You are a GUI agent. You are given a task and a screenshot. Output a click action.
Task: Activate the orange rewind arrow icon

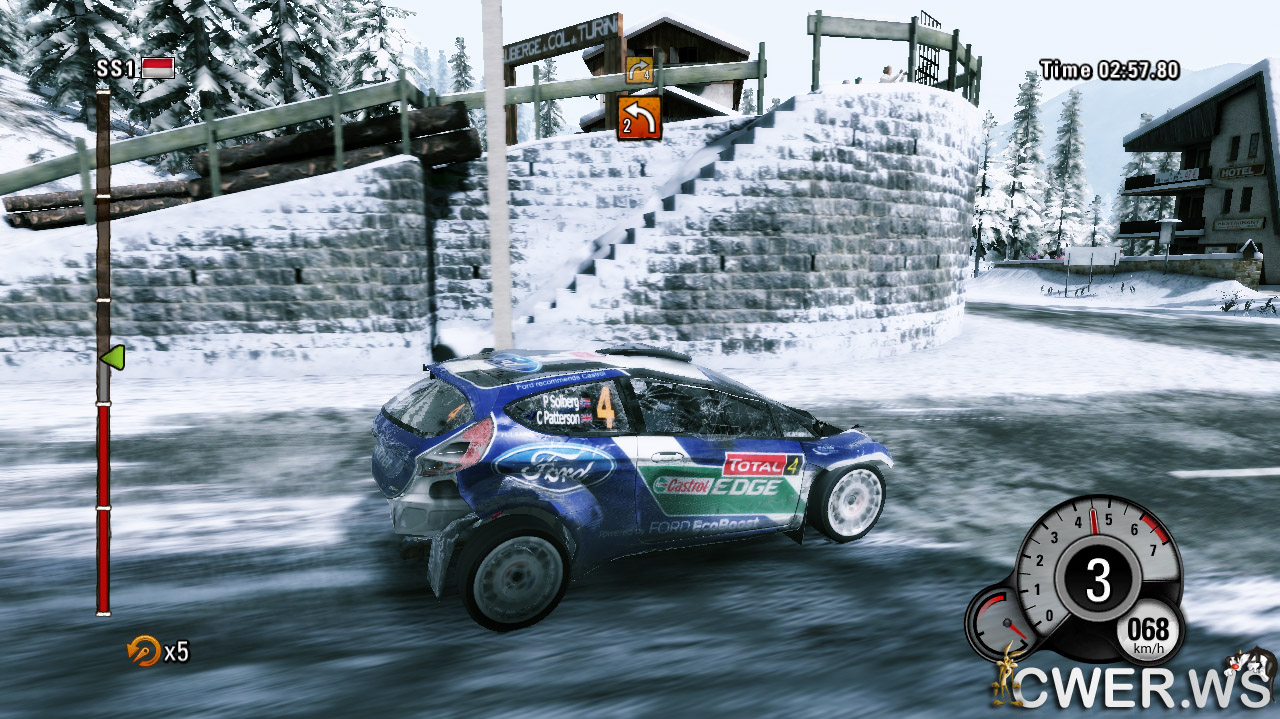point(143,651)
